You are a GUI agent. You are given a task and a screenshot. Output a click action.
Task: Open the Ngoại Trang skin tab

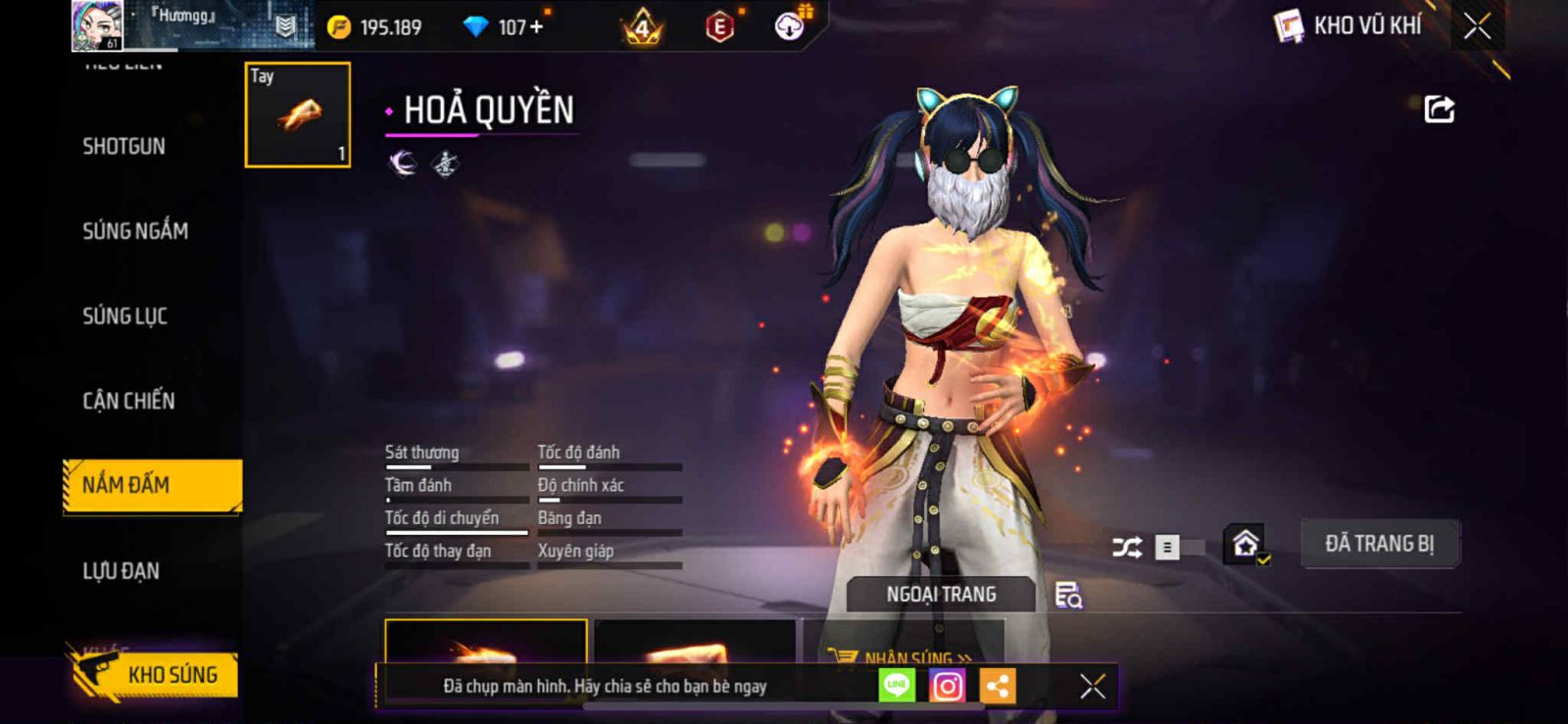941,595
